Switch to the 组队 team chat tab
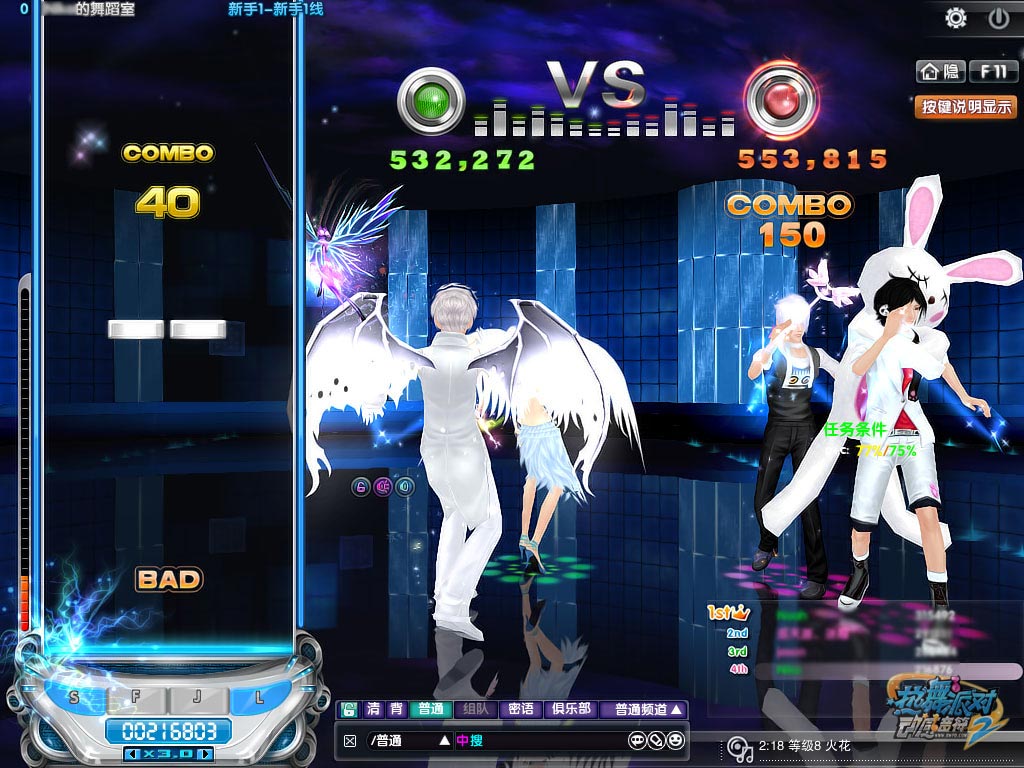This screenshot has width=1024, height=768. [475, 710]
